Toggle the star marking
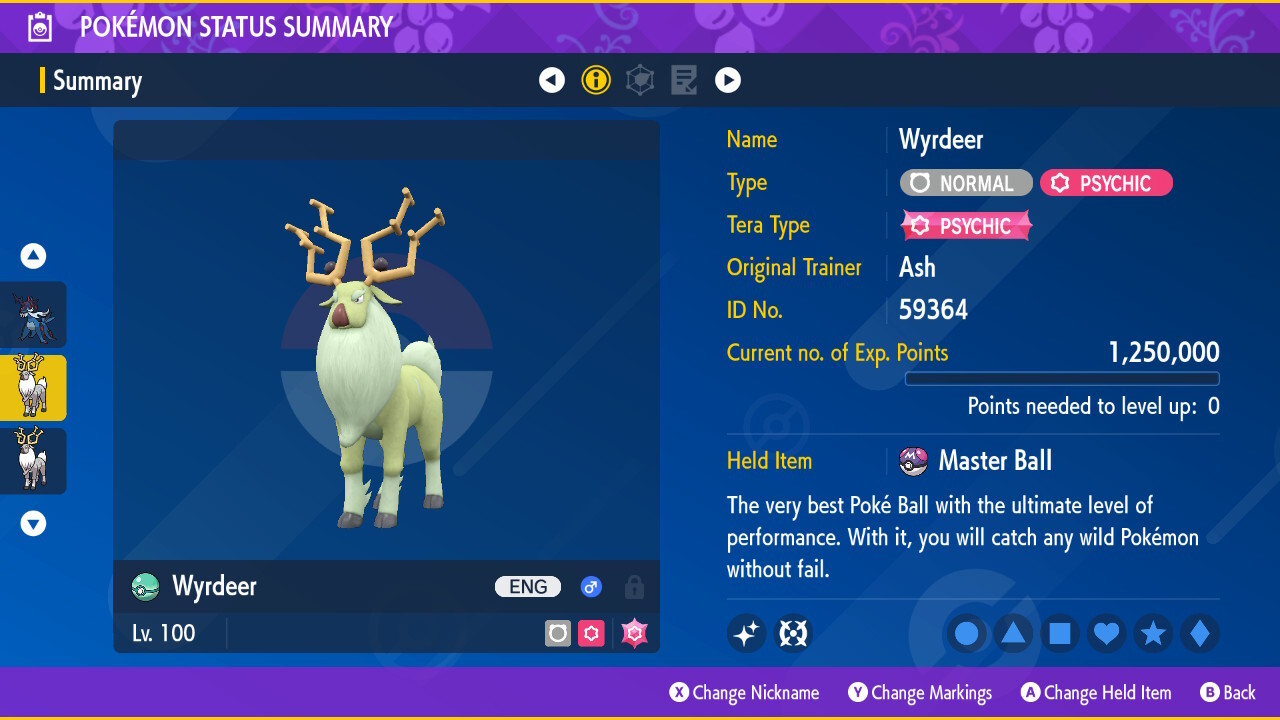Image resolution: width=1280 pixels, height=720 pixels. click(1153, 634)
